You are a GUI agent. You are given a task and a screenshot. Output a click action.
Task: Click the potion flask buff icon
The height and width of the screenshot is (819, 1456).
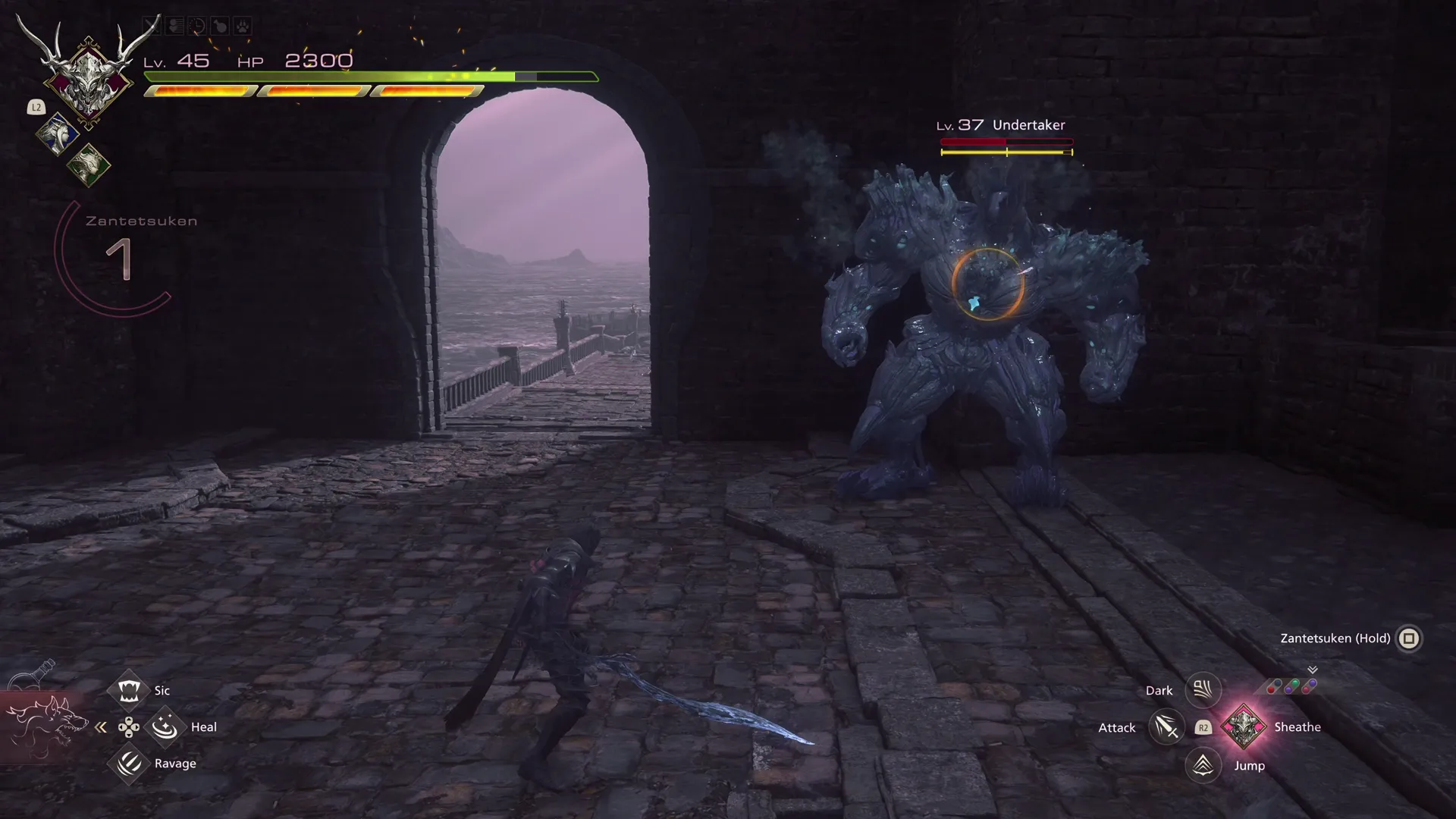(x=220, y=24)
